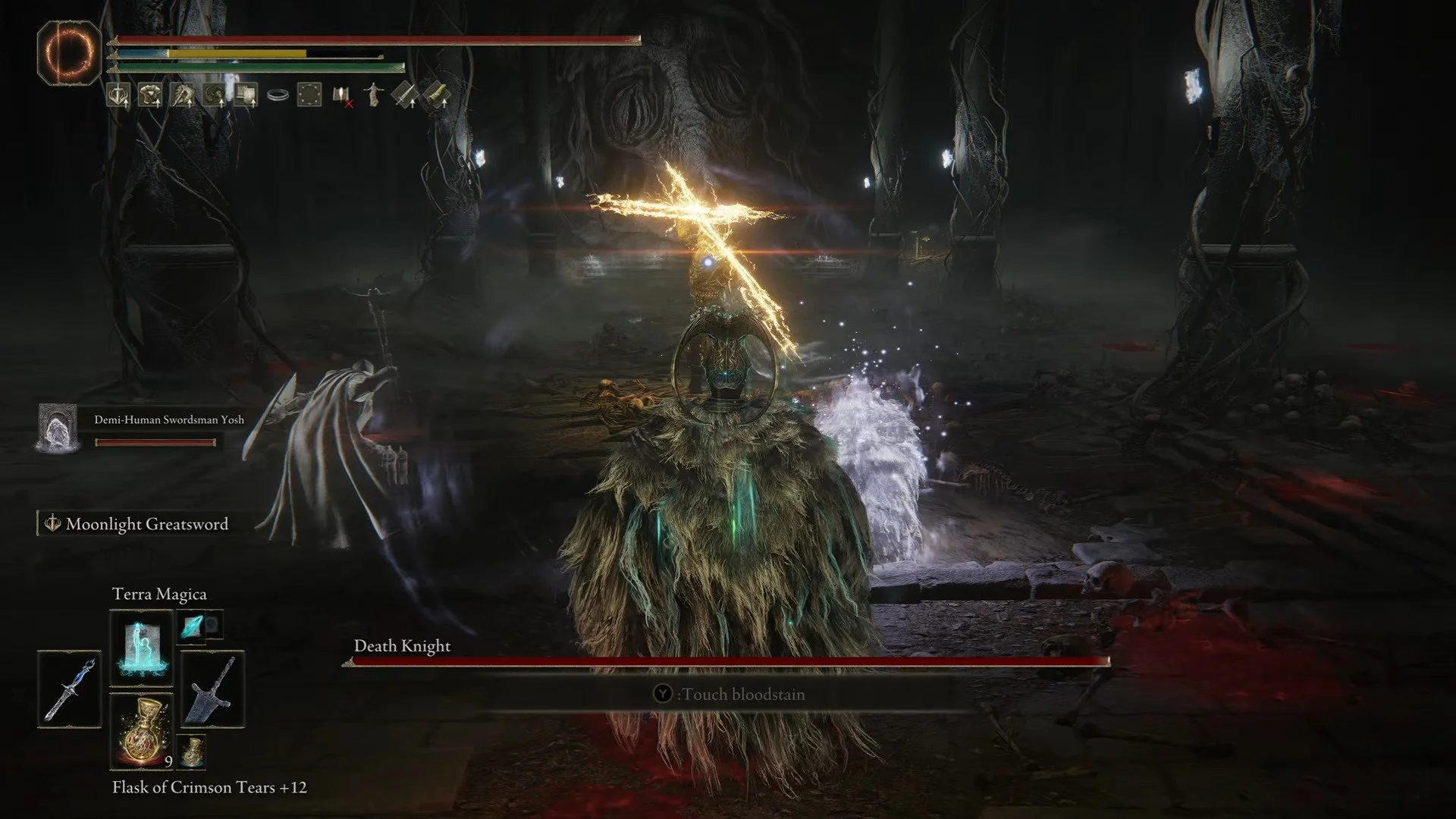Inspect the robed statue figure status icon
1456x819 pixels.
point(373,96)
